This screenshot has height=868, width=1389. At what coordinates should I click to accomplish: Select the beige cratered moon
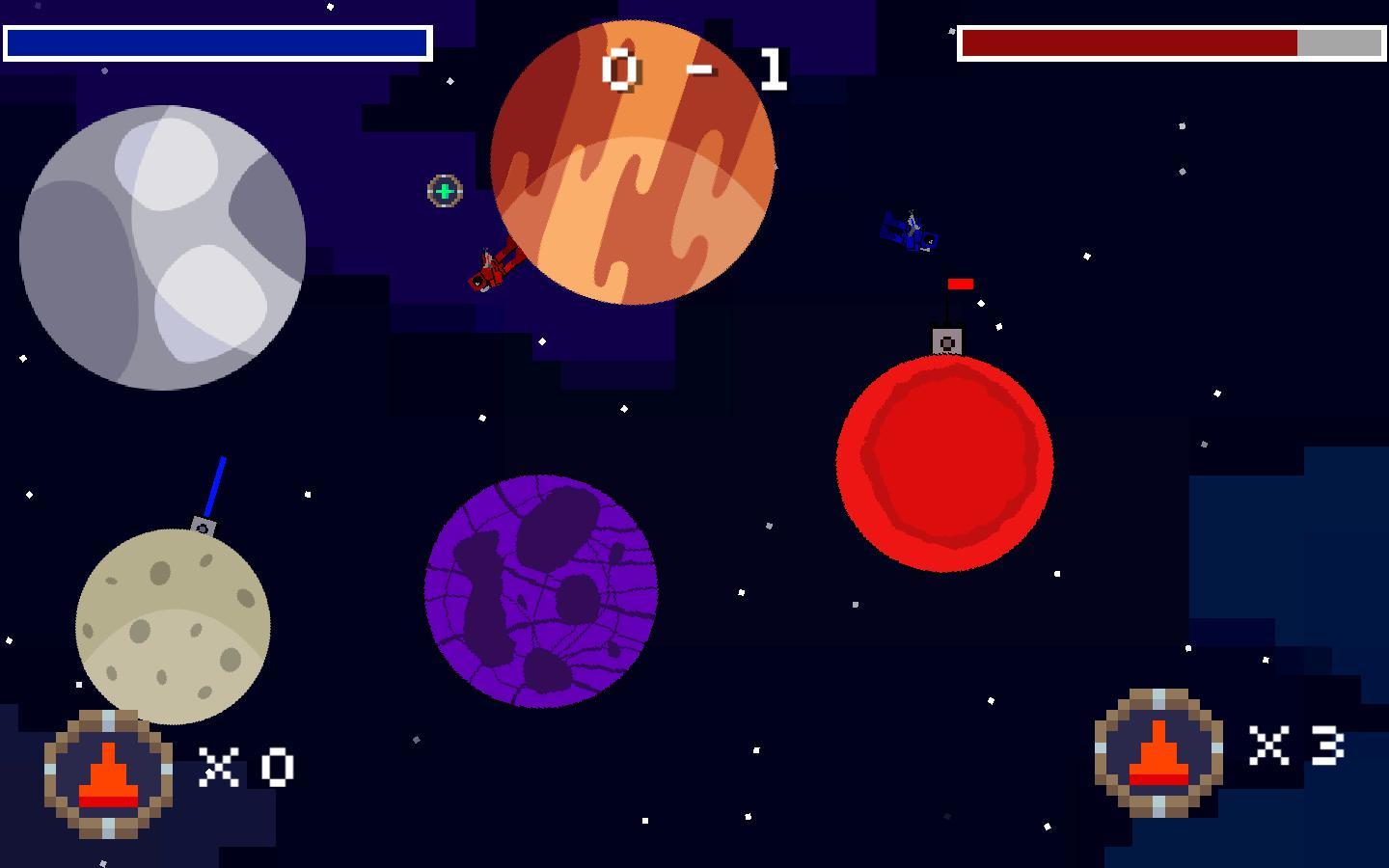tap(174, 627)
